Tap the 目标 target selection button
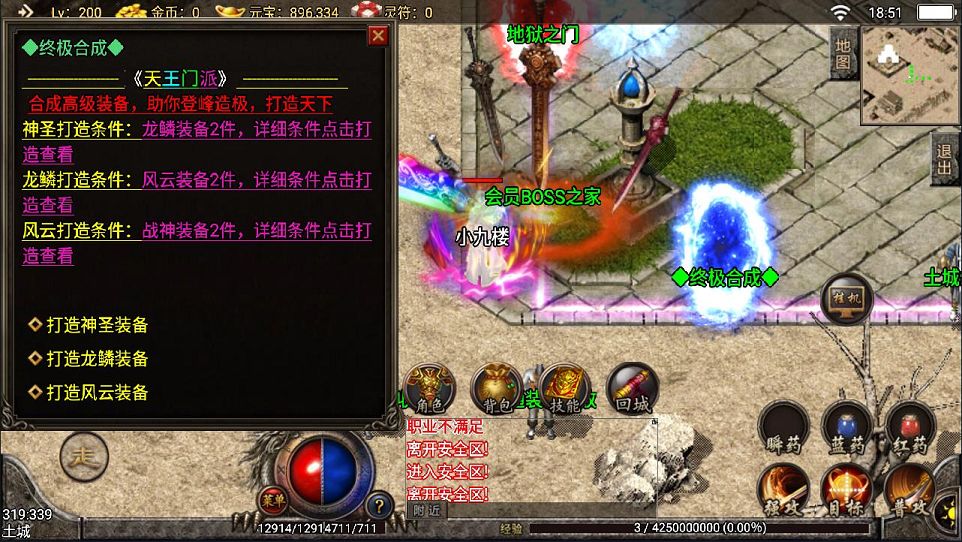 click(846, 490)
